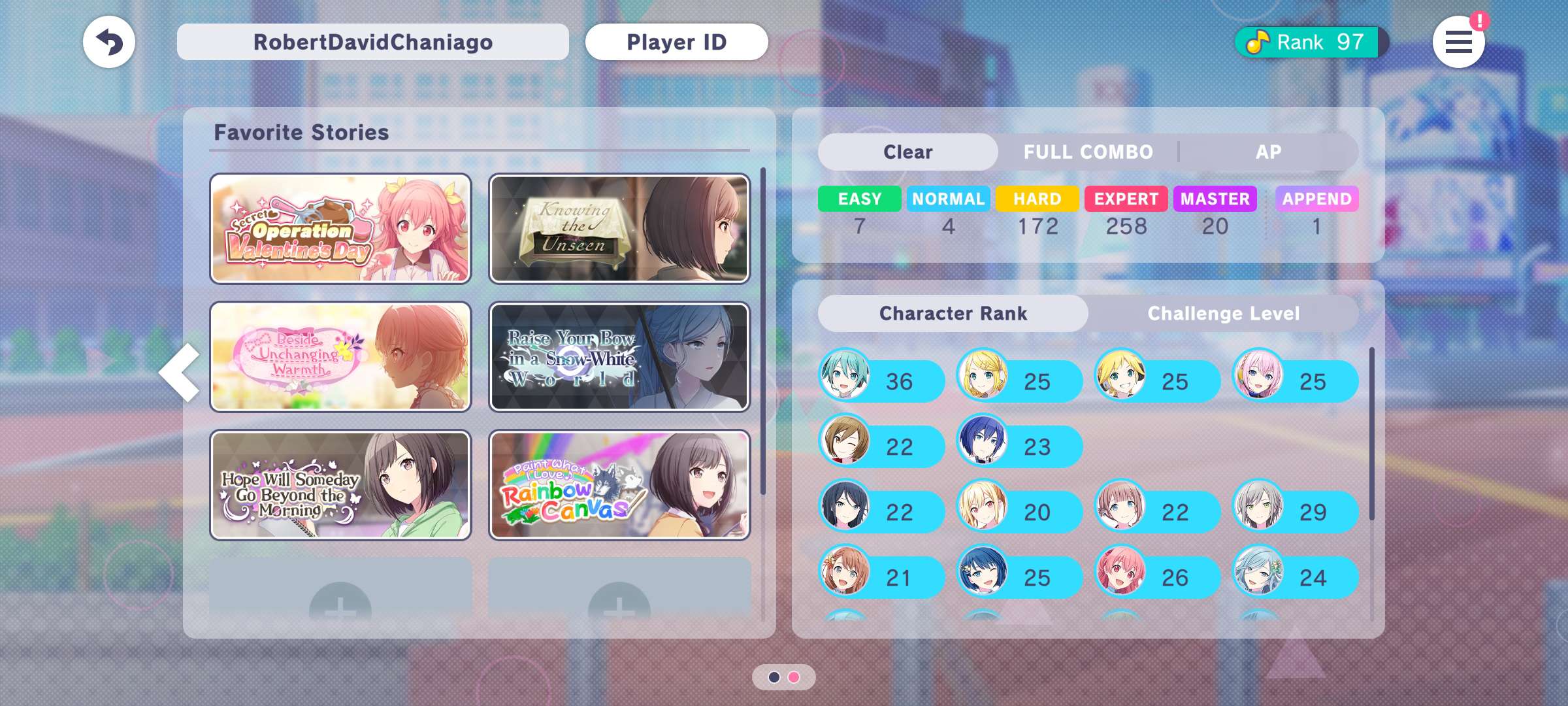Open the Knowing the Unseen story
Viewport: 1568px width, 706px height.
(x=619, y=229)
